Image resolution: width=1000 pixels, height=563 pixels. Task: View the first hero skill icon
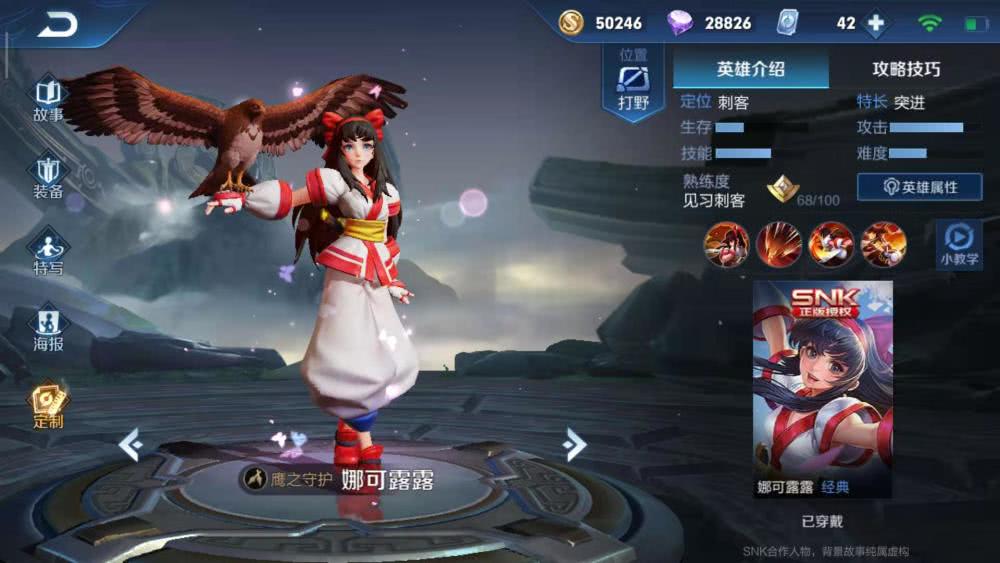pyautogui.click(x=726, y=244)
